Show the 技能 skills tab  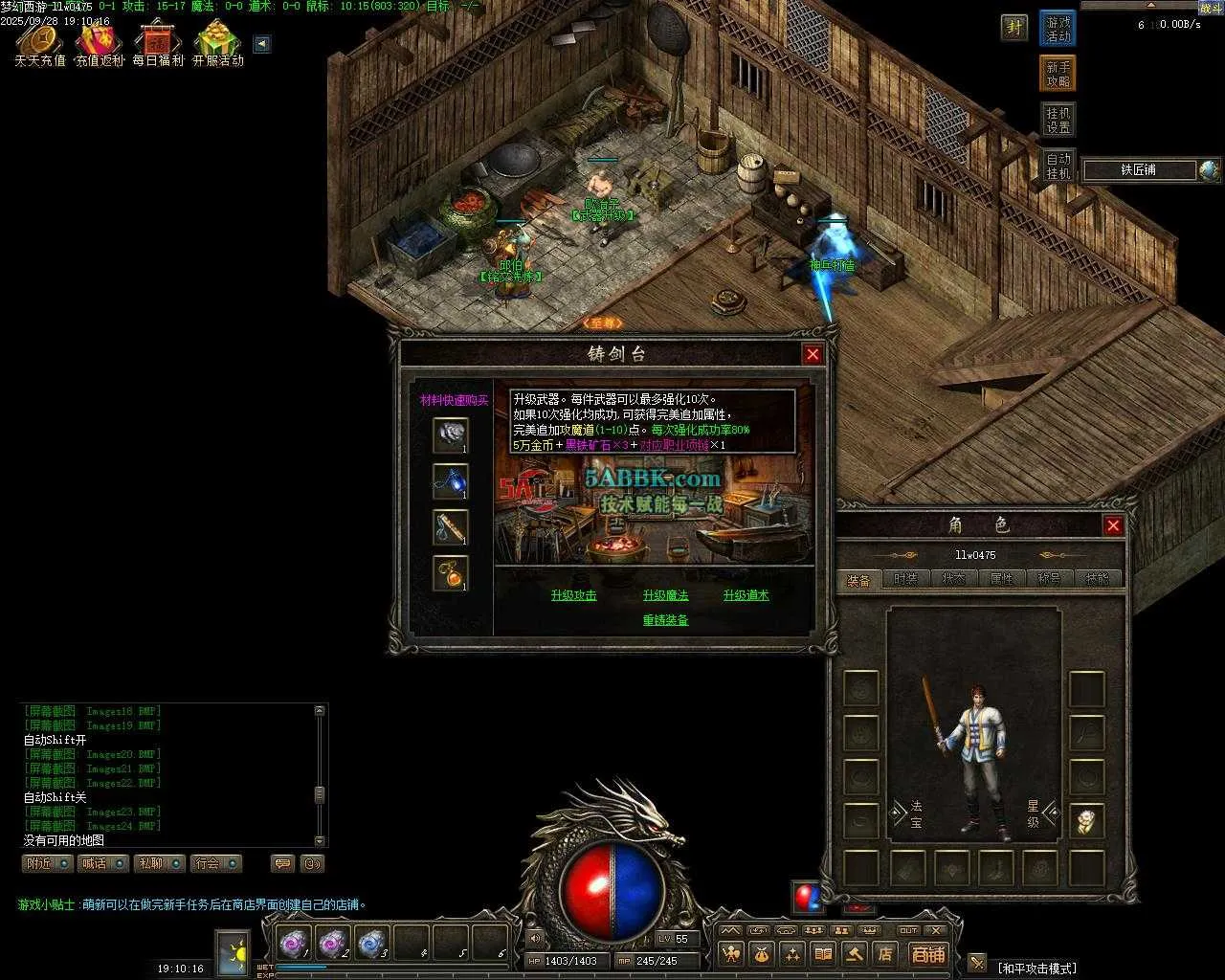pyautogui.click(x=1097, y=579)
